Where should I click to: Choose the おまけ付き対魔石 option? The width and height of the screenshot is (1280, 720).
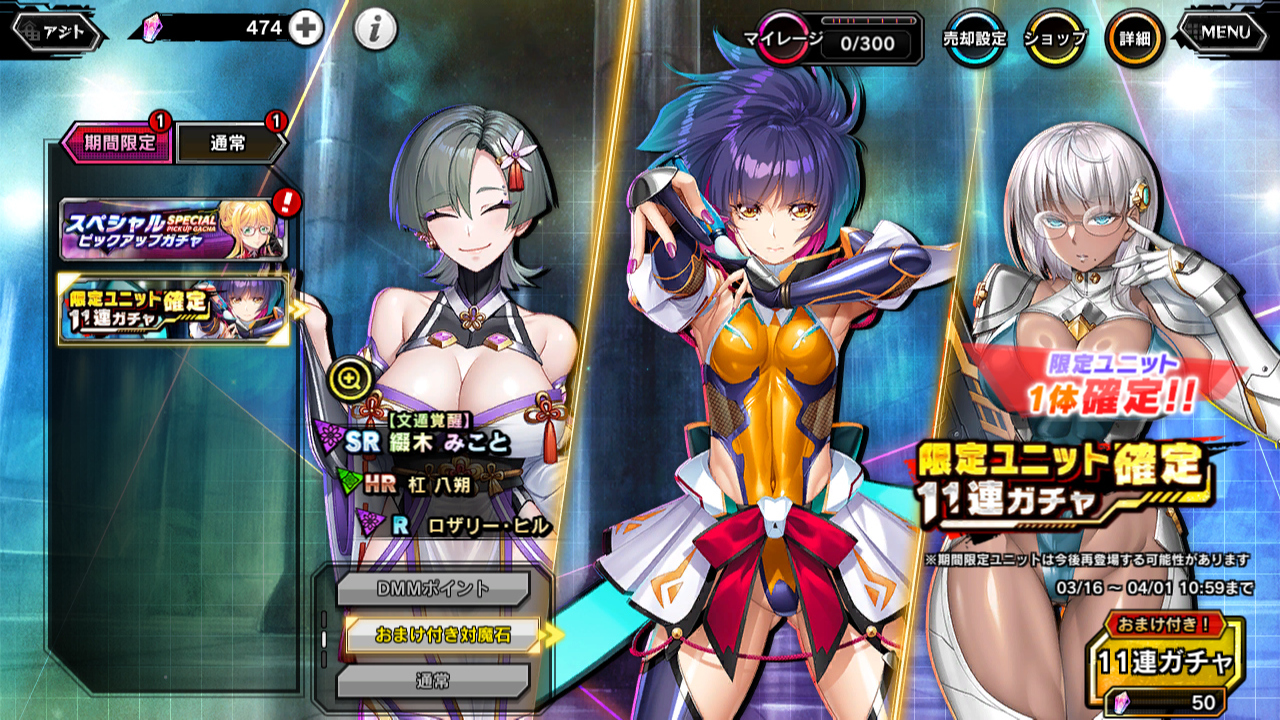pyautogui.click(x=442, y=634)
